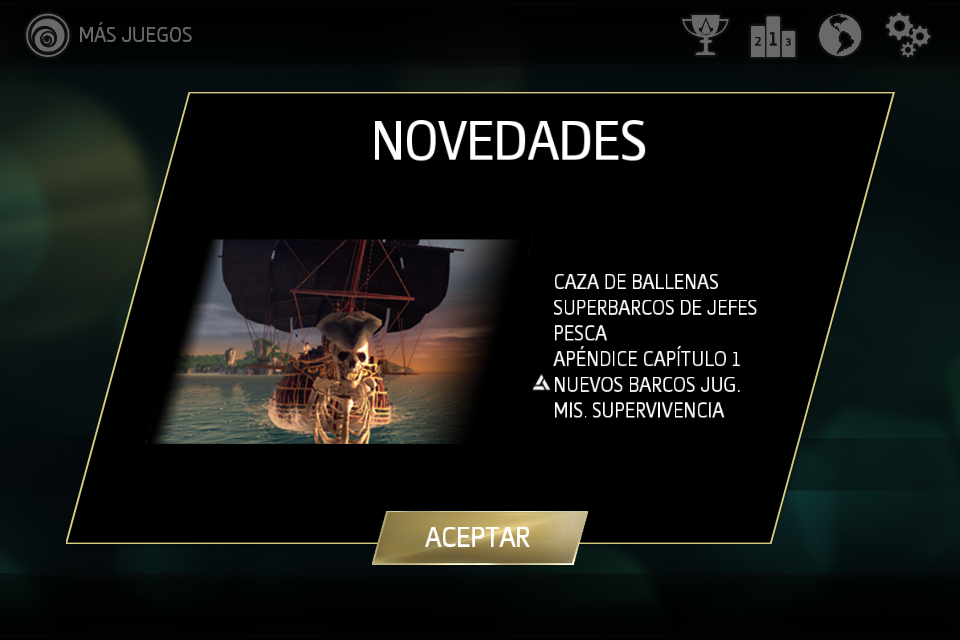
Task: Click the pirate ship news thumbnail
Action: pos(342,341)
